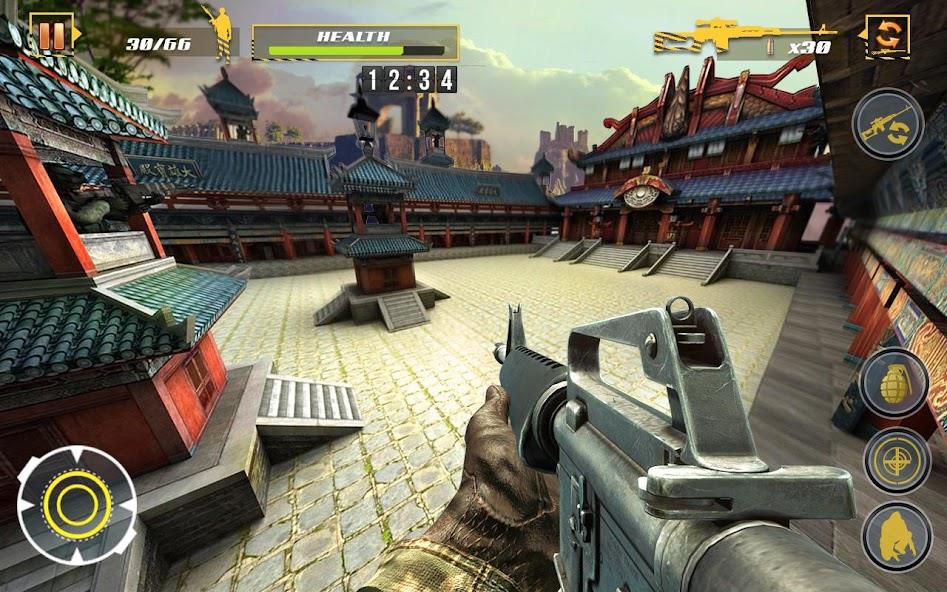Click the virtual movement joystick
The width and height of the screenshot is (947, 592).
pyautogui.click(x=77, y=505)
